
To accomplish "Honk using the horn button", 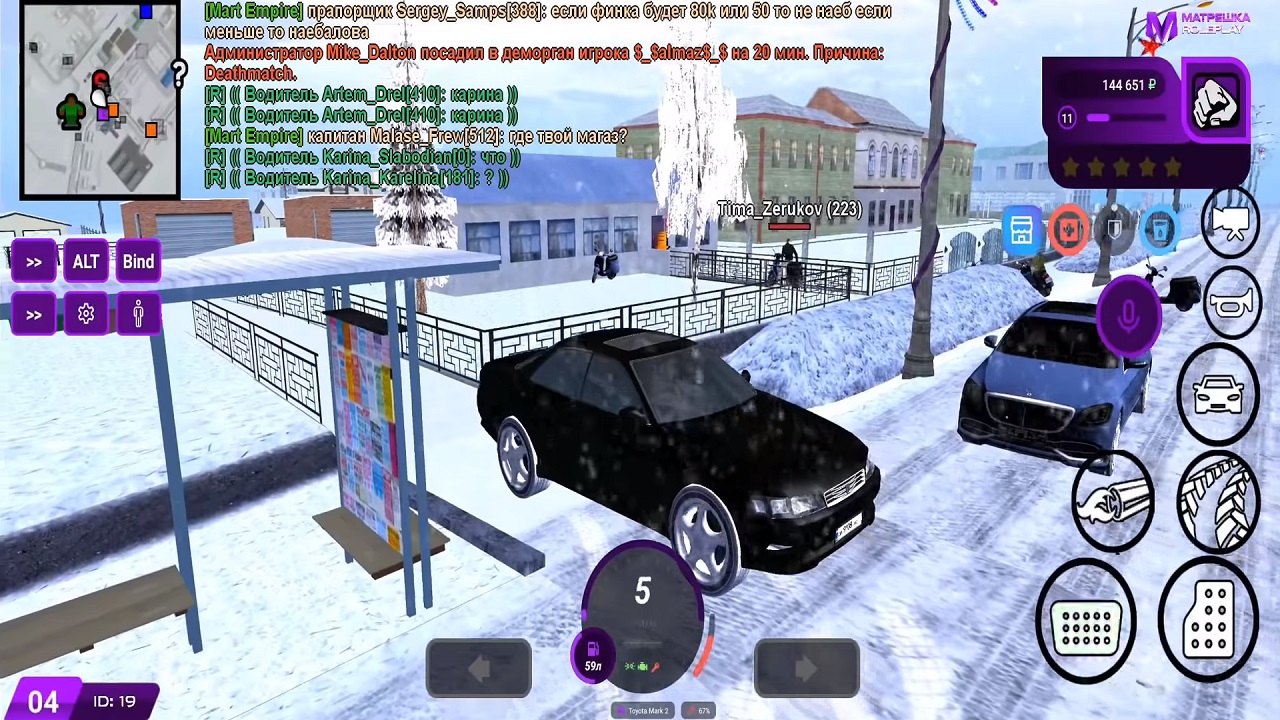I will tap(1230, 302).
